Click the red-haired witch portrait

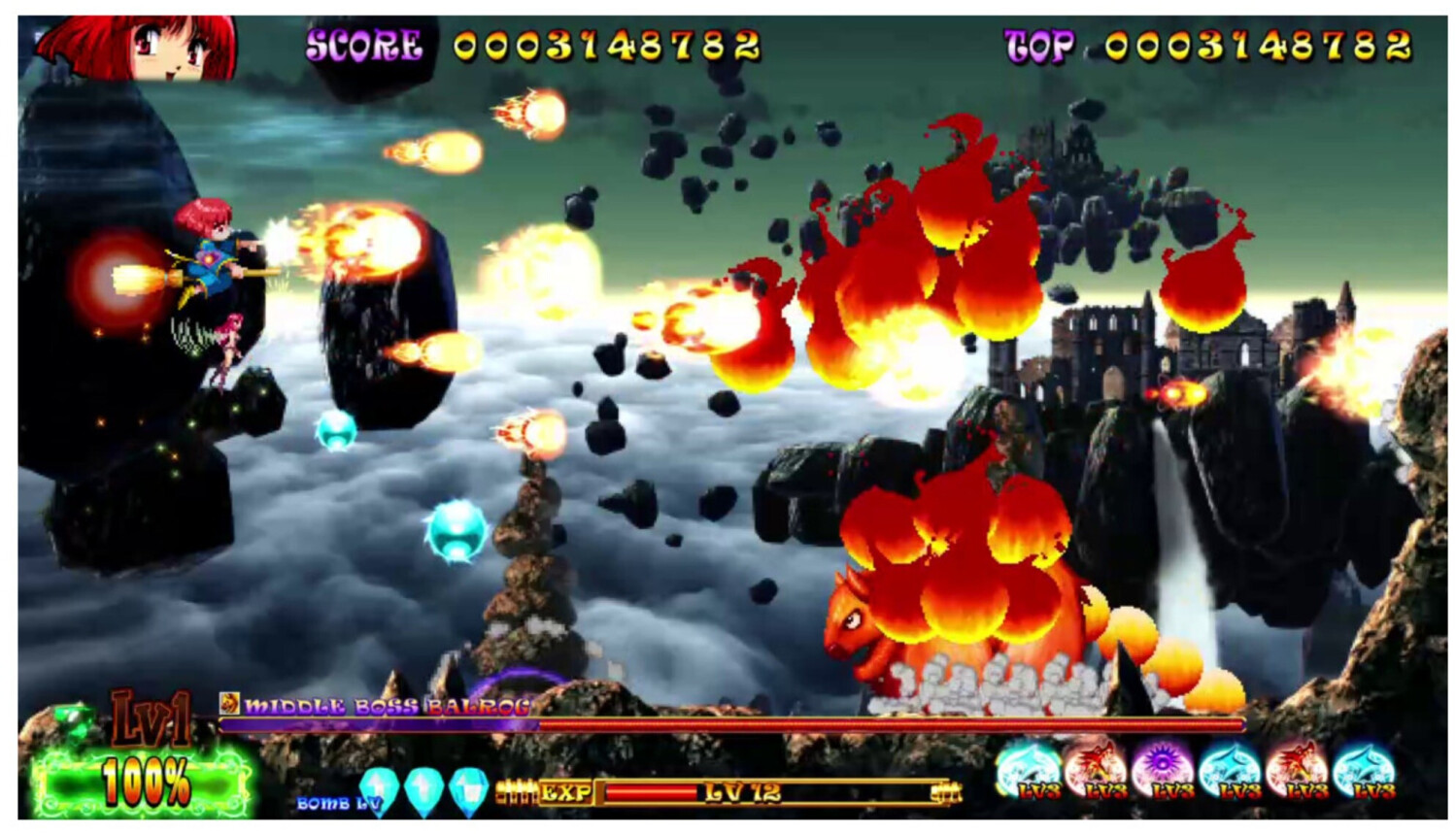[x=136, y=47]
